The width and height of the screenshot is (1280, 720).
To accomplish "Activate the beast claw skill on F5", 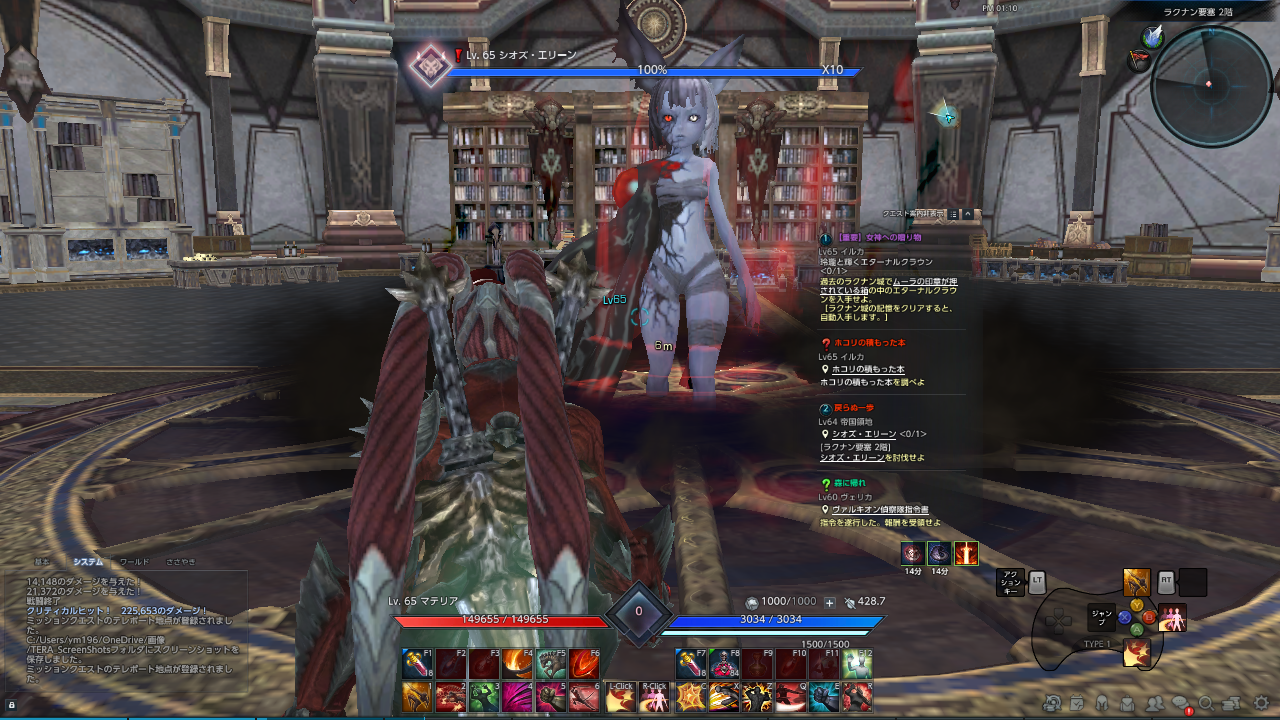I will pos(552,664).
